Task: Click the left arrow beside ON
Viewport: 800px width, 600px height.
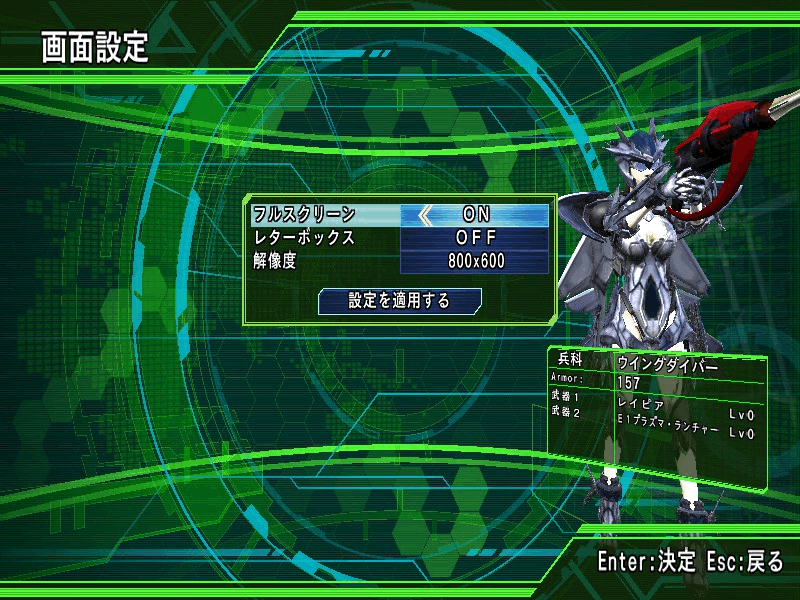Action: (426, 214)
